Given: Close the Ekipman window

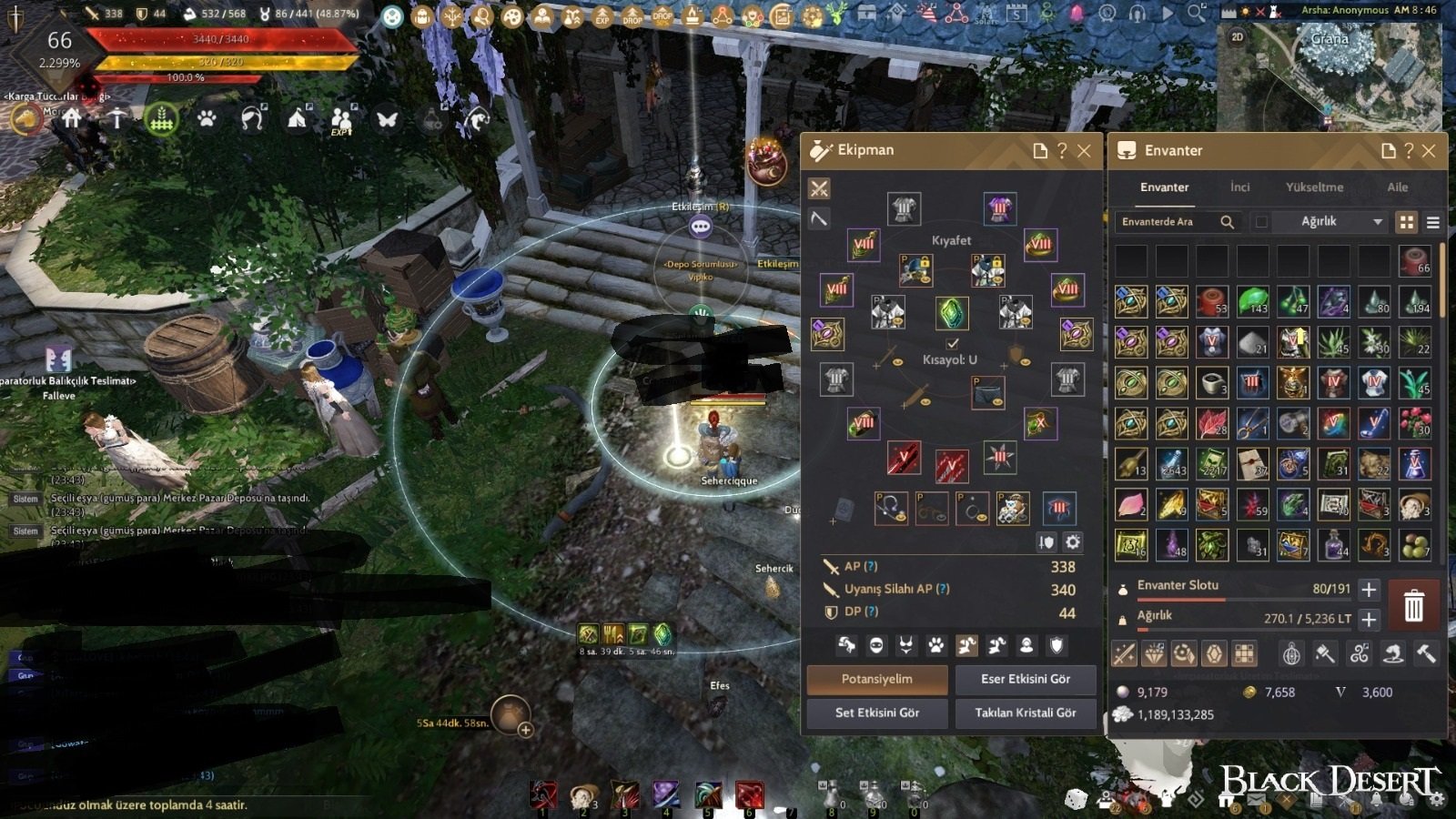Looking at the screenshot, I should (x=1084, y=151).
